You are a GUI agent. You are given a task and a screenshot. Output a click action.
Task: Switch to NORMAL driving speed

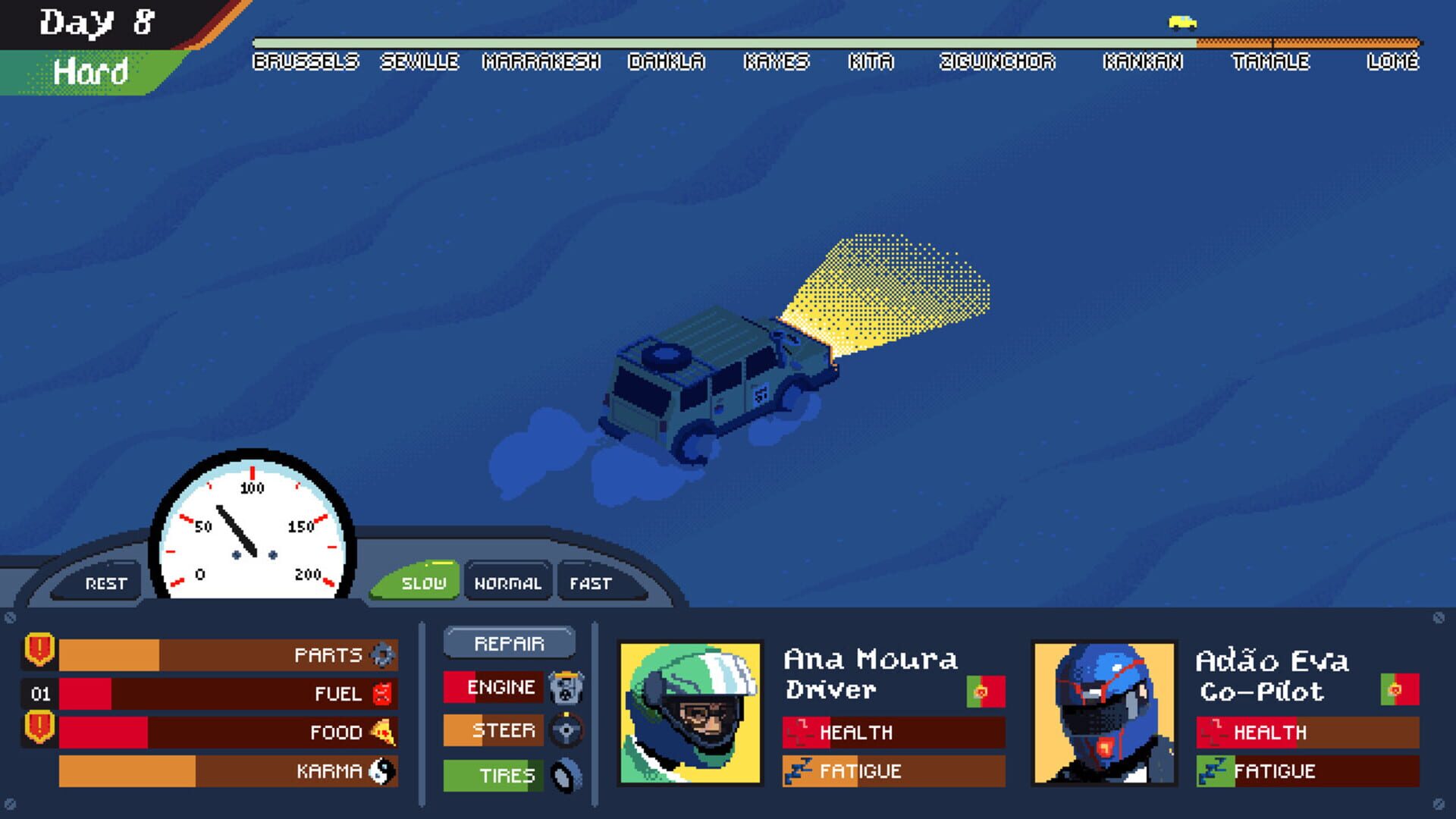(509, 582)
